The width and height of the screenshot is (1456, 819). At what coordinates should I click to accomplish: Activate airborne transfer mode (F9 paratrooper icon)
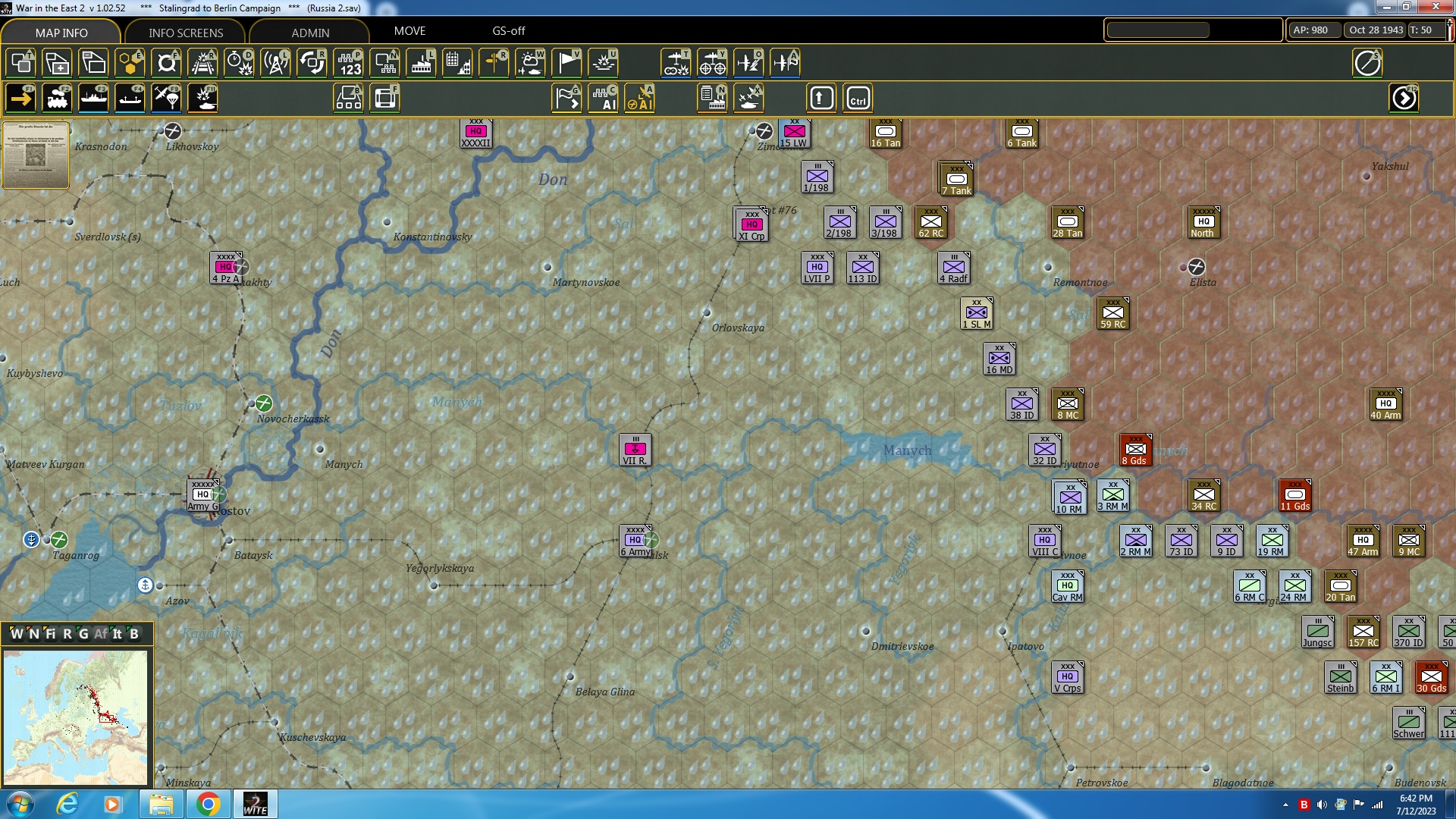coord(166,98)
